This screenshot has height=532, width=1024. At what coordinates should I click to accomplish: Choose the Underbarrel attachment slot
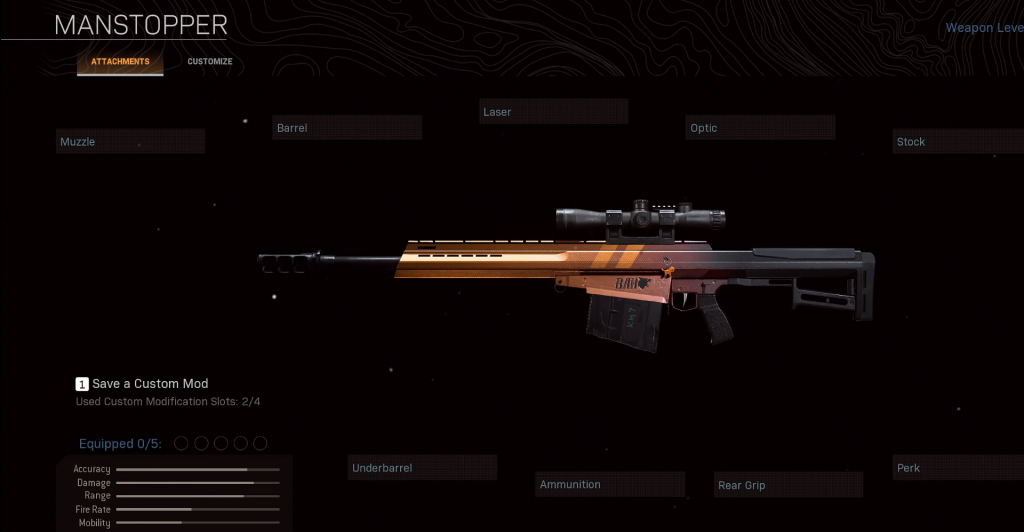click(423, 468)
